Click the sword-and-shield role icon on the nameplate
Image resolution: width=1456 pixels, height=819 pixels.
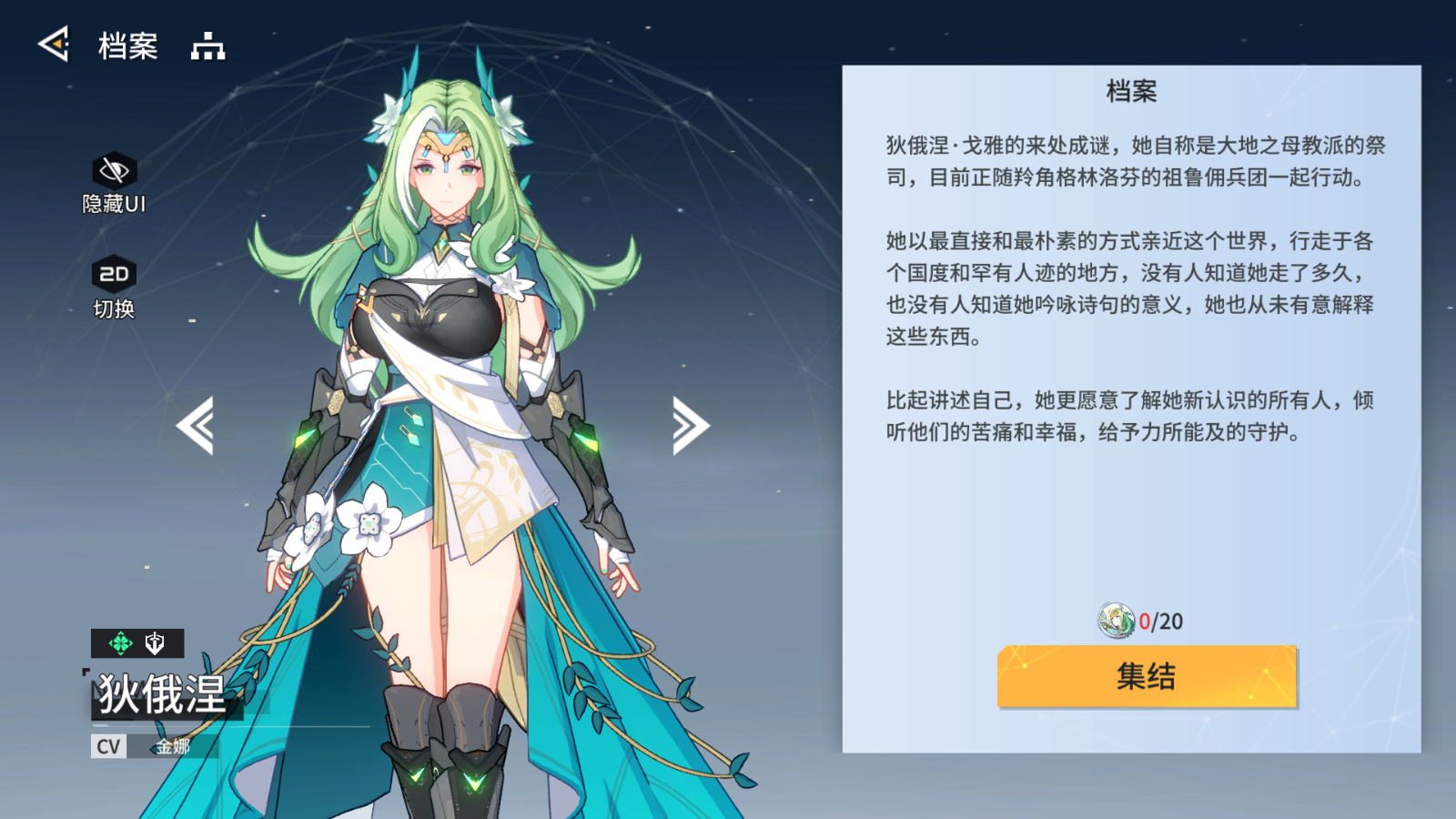pyautogui.click(x=155, y=643)
